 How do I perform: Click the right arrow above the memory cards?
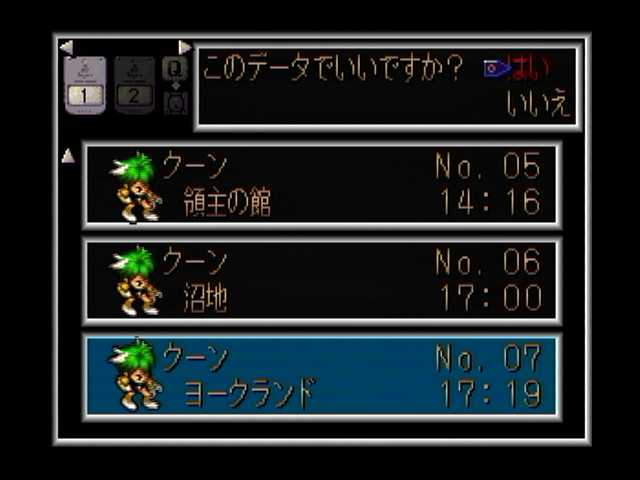(184, 47)
